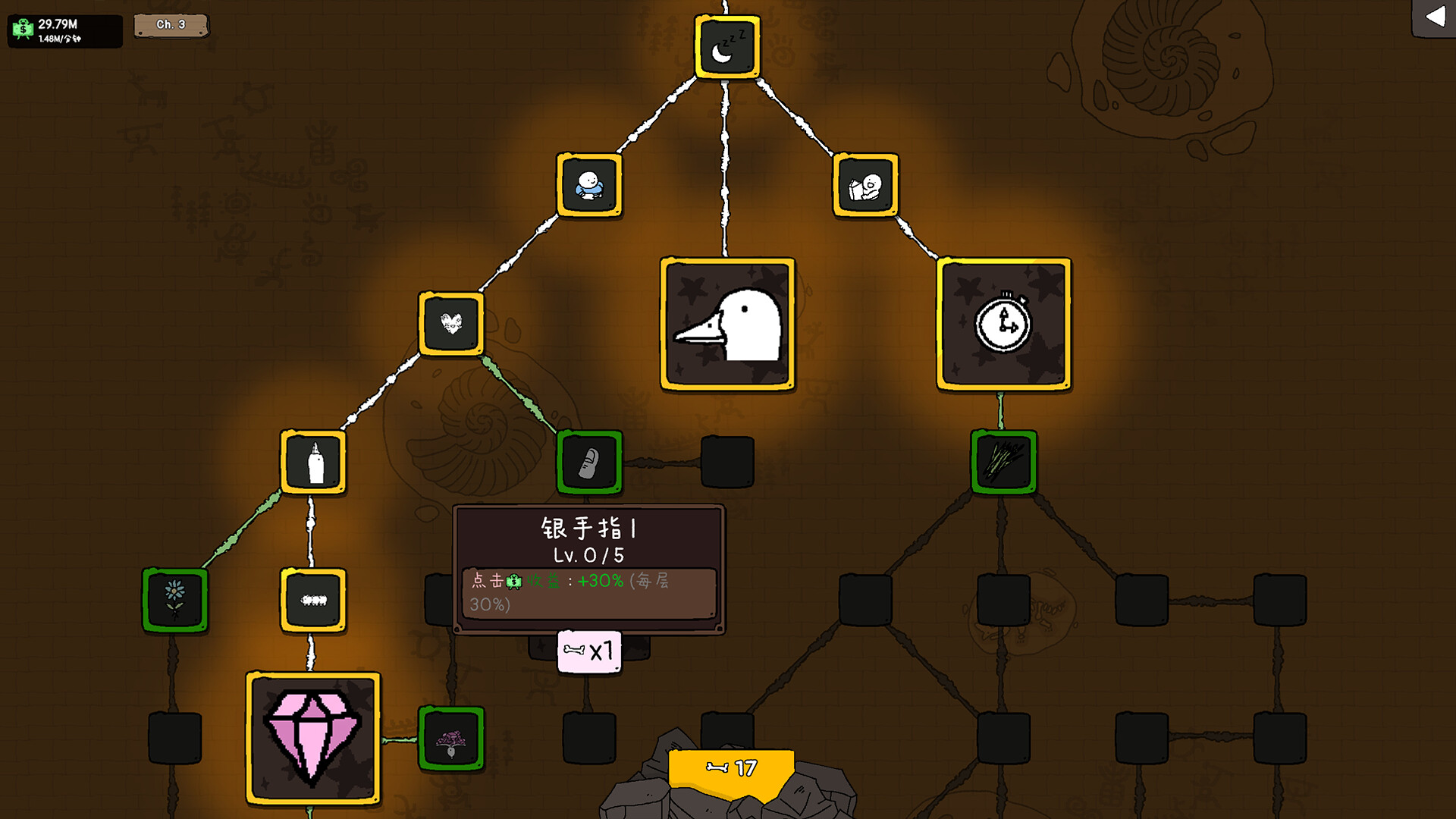Click the bone counter showing 17
1456x819 pixels.
coord(730,767)
